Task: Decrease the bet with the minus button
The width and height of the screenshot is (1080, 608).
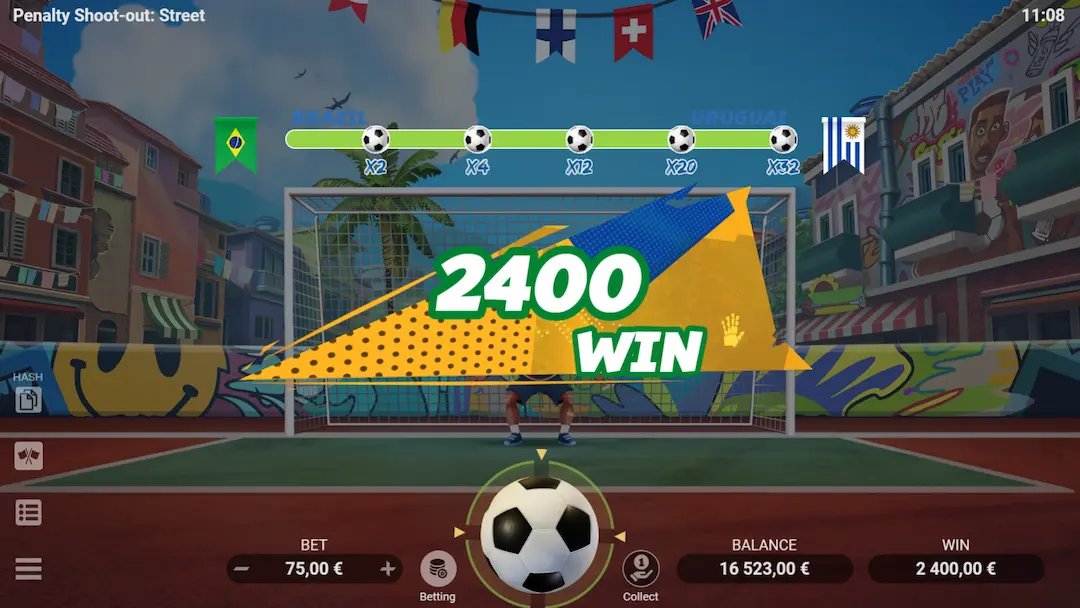Action: (x=242, y=569)
